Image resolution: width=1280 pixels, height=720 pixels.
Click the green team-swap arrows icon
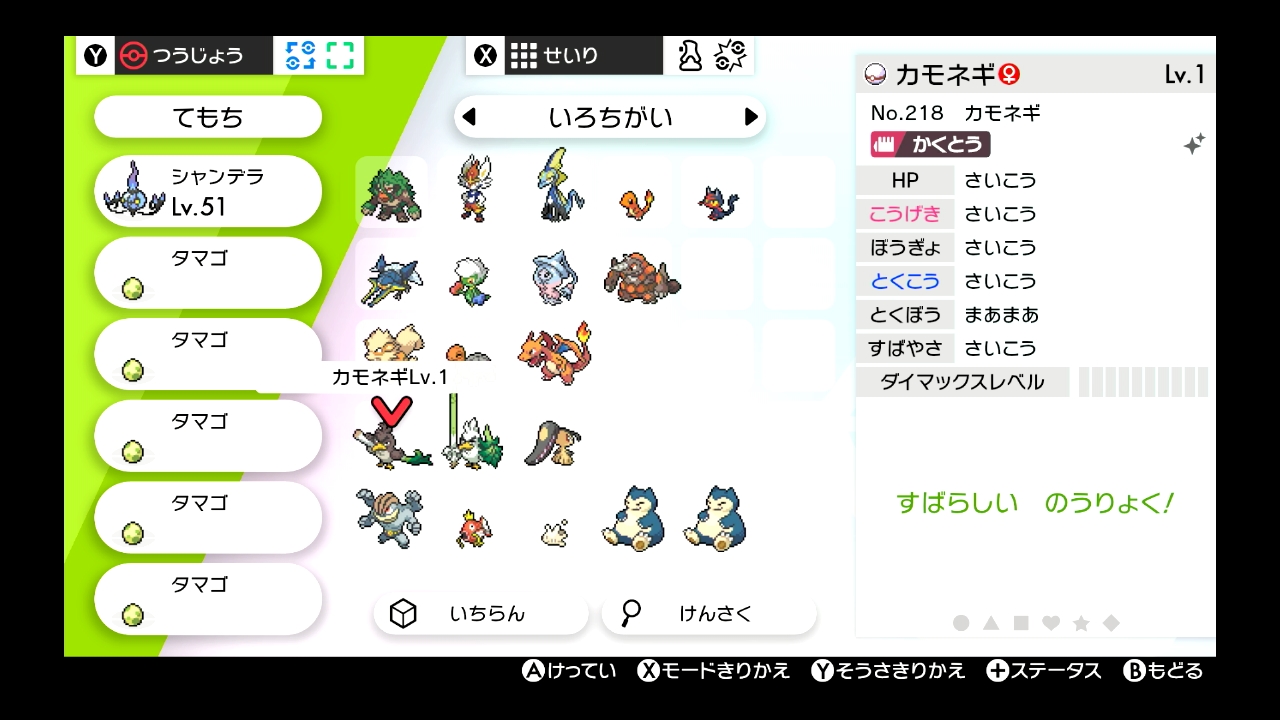[296, 56]
